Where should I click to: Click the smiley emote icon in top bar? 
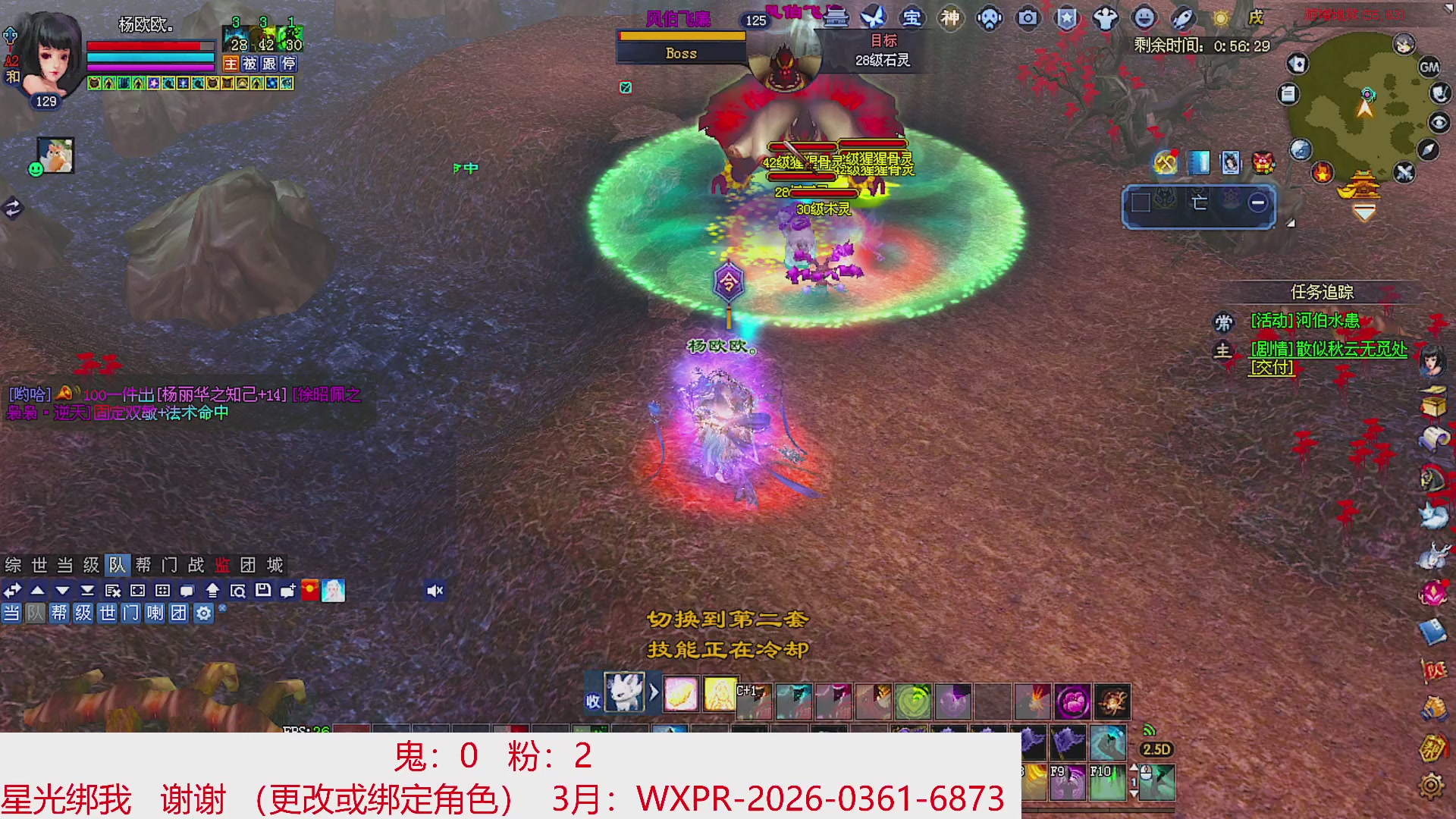click(x=1144, y=18)
